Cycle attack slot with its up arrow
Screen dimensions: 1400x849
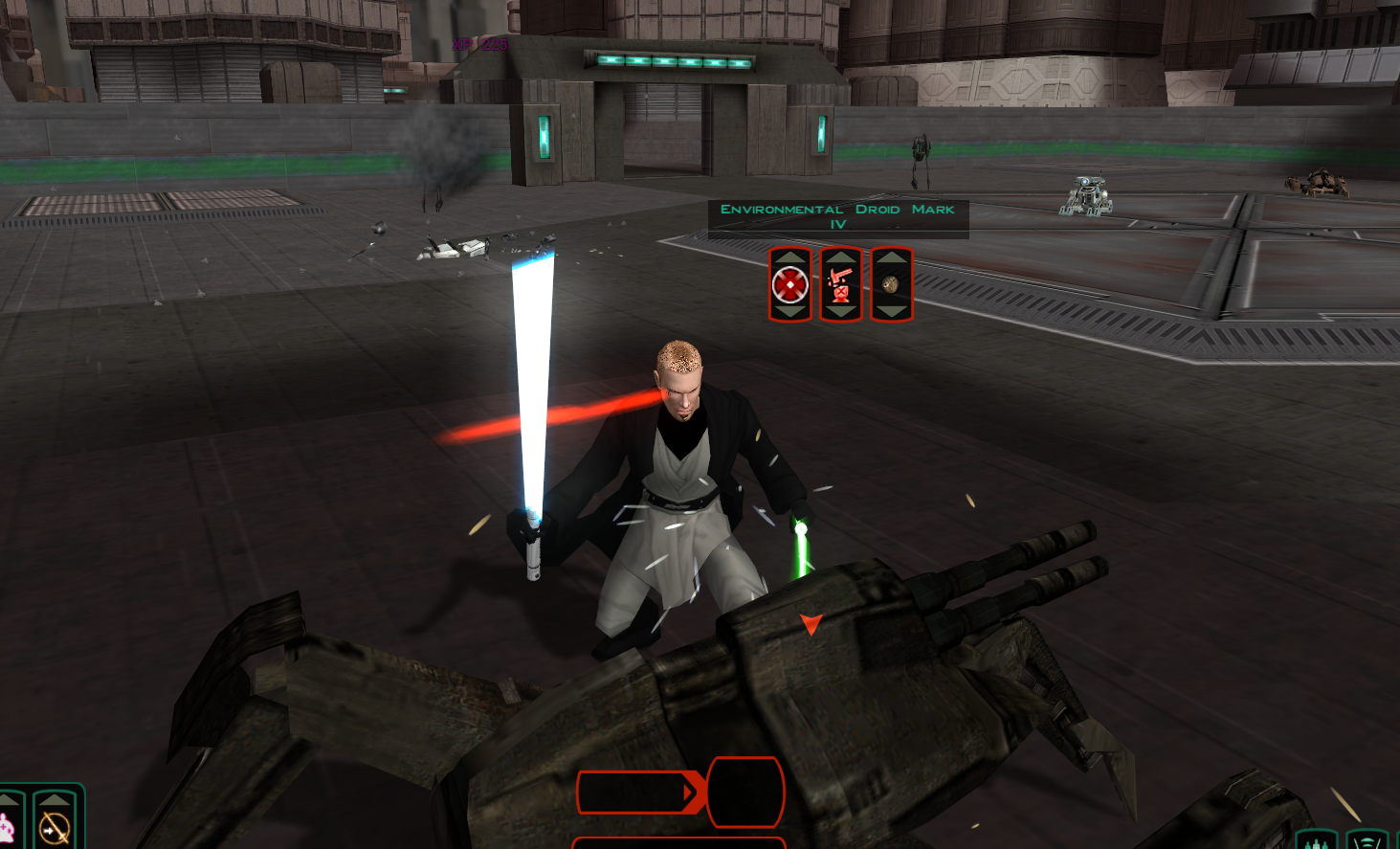pos(790,257)
